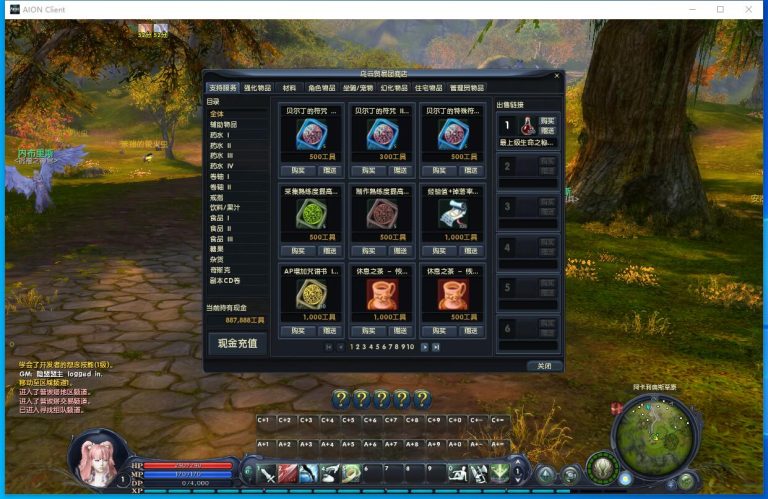Image resolution: width=768 pixels, height=499 pixels.
Task: Open the 副本CD卷 category
Action: tap(224, 280)
